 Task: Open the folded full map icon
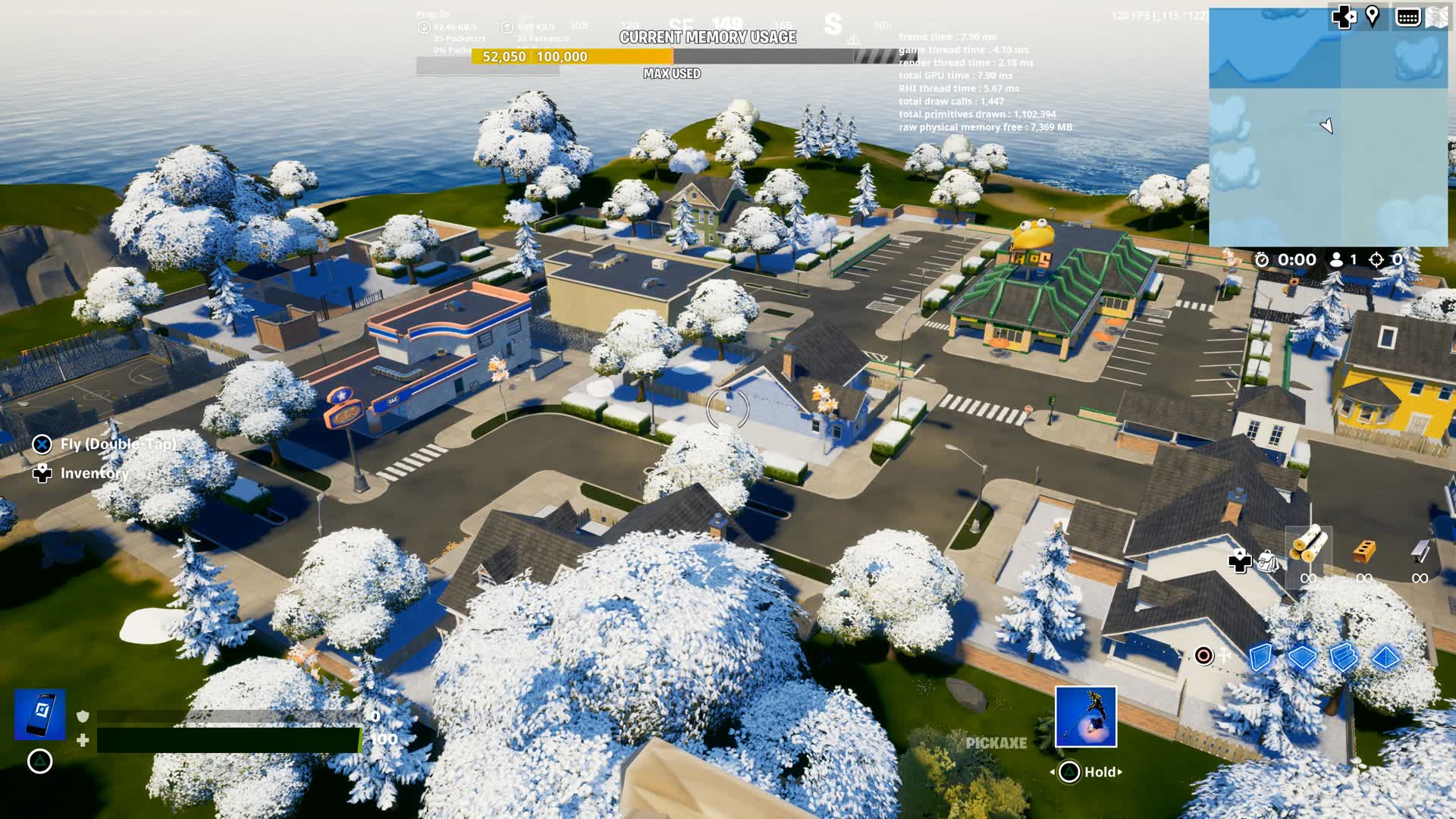point(1436,17)
